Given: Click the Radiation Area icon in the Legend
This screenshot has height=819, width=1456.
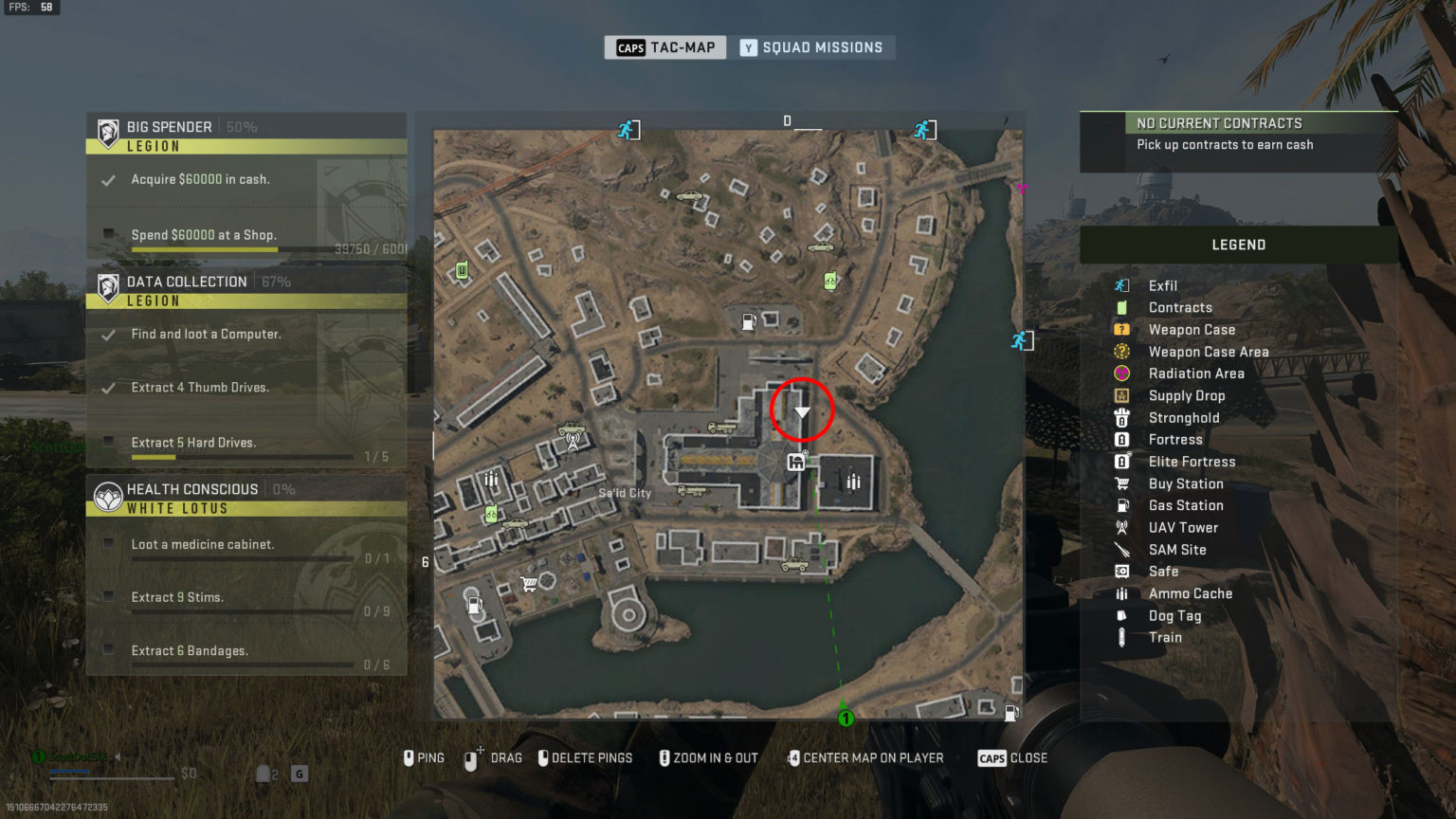Looking at the screenshot, I should [1121, 373].
